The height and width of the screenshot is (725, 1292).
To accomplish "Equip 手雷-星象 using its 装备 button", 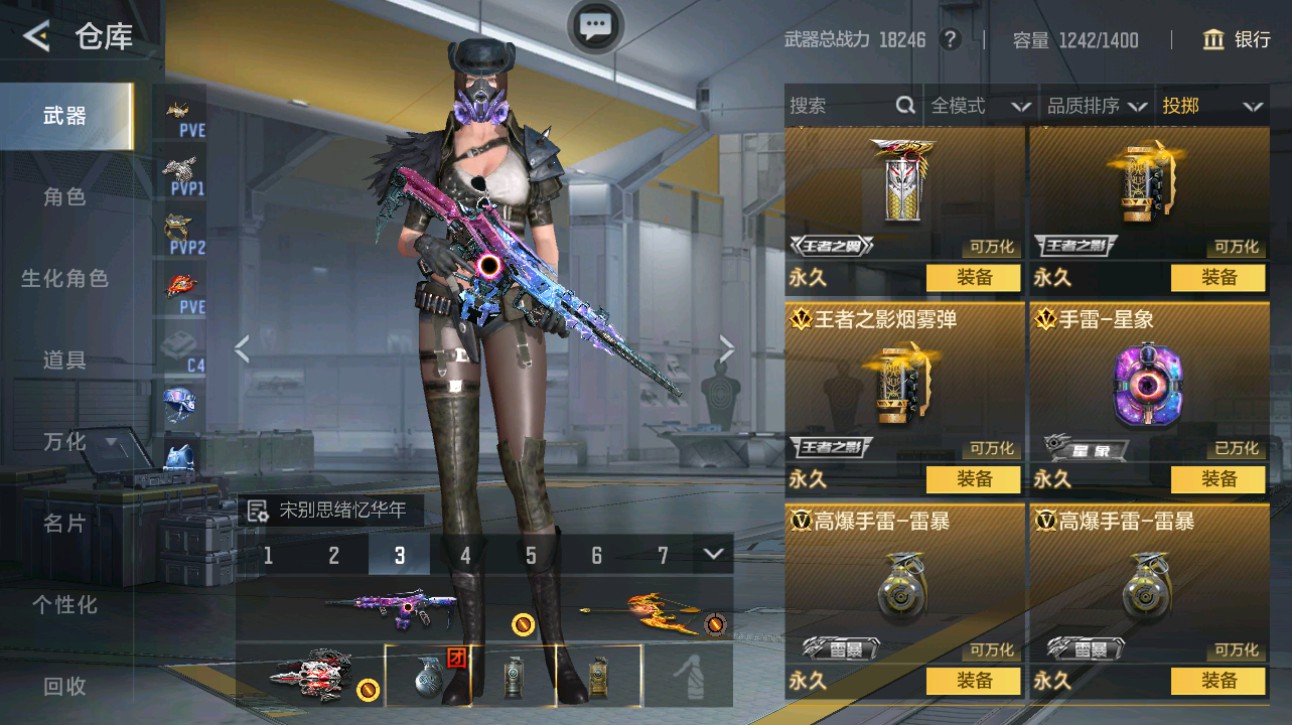I will (x=1216, y=479).
